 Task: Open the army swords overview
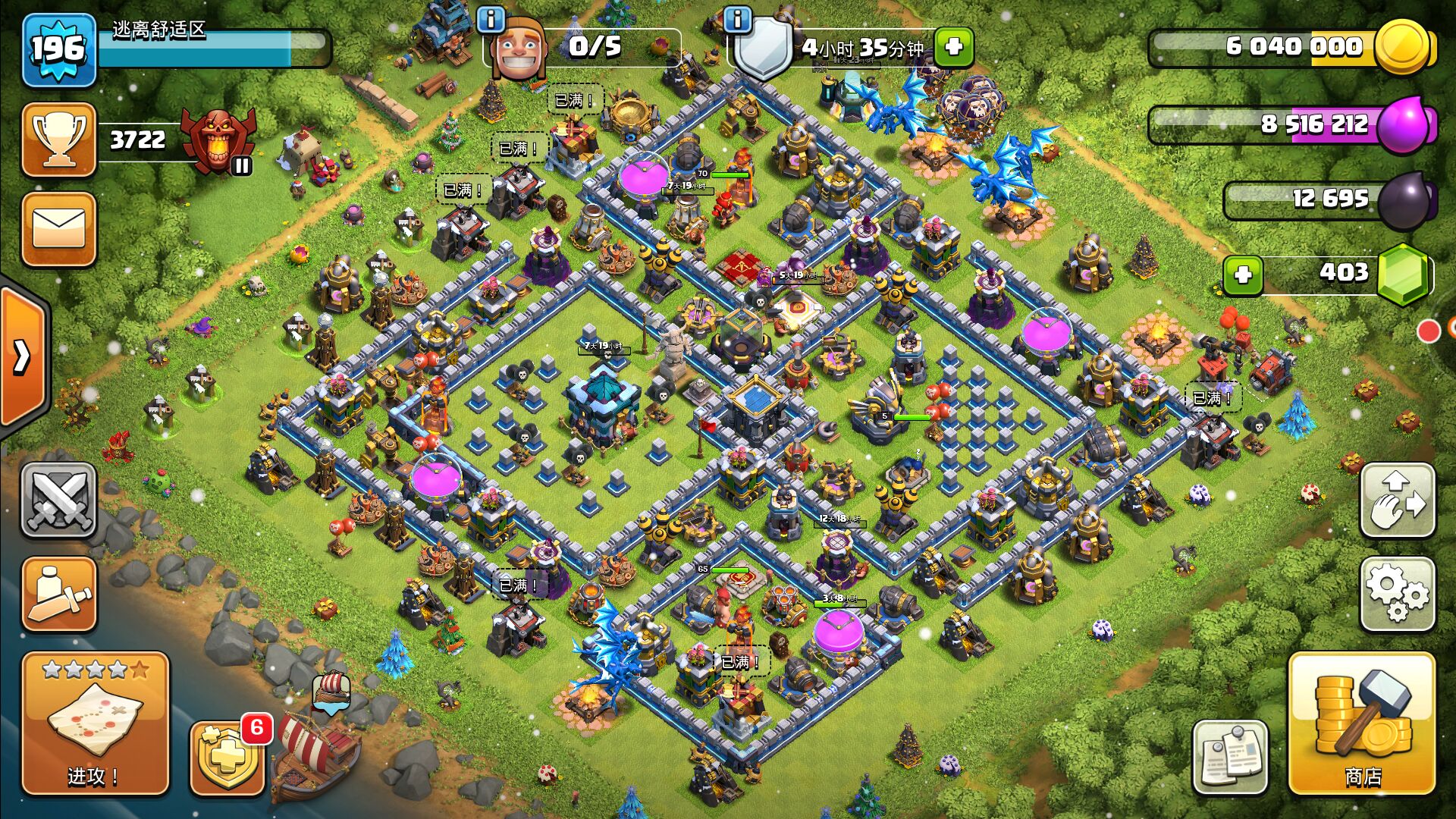(x=58, y=500)
